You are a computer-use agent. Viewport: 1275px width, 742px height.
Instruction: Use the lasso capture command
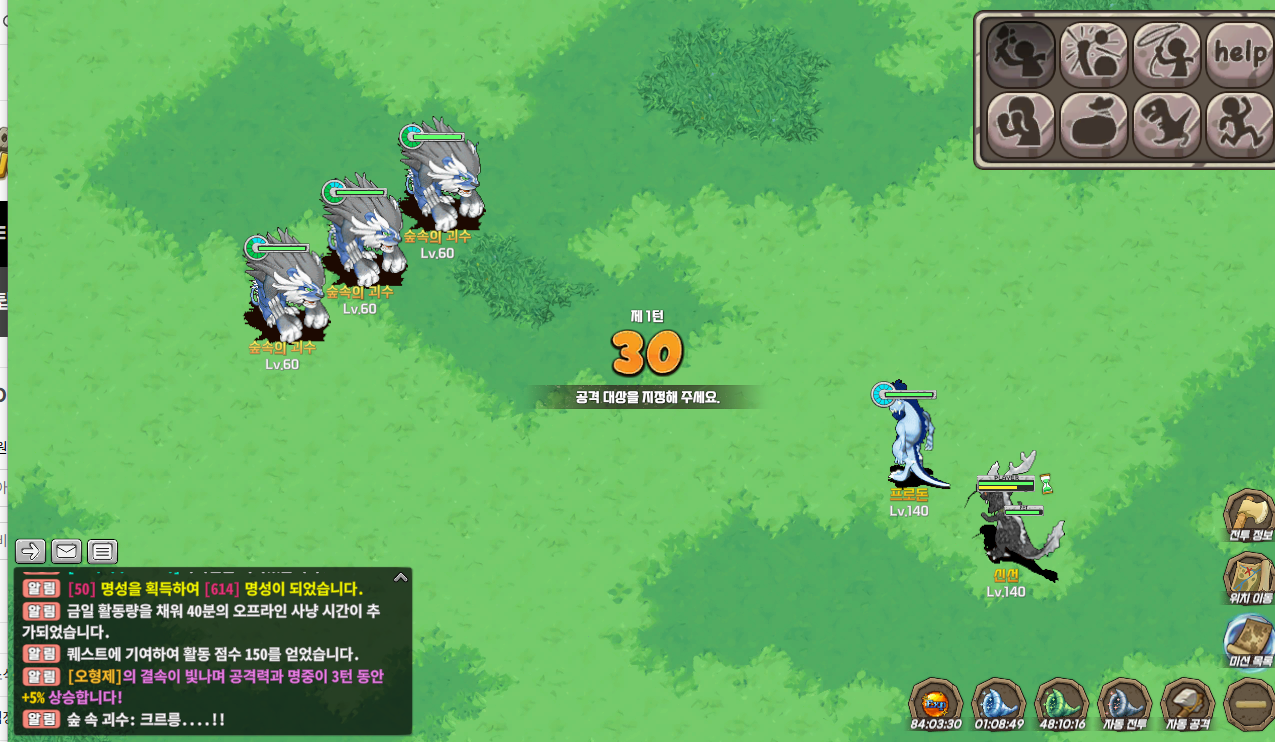[1167, 53]
